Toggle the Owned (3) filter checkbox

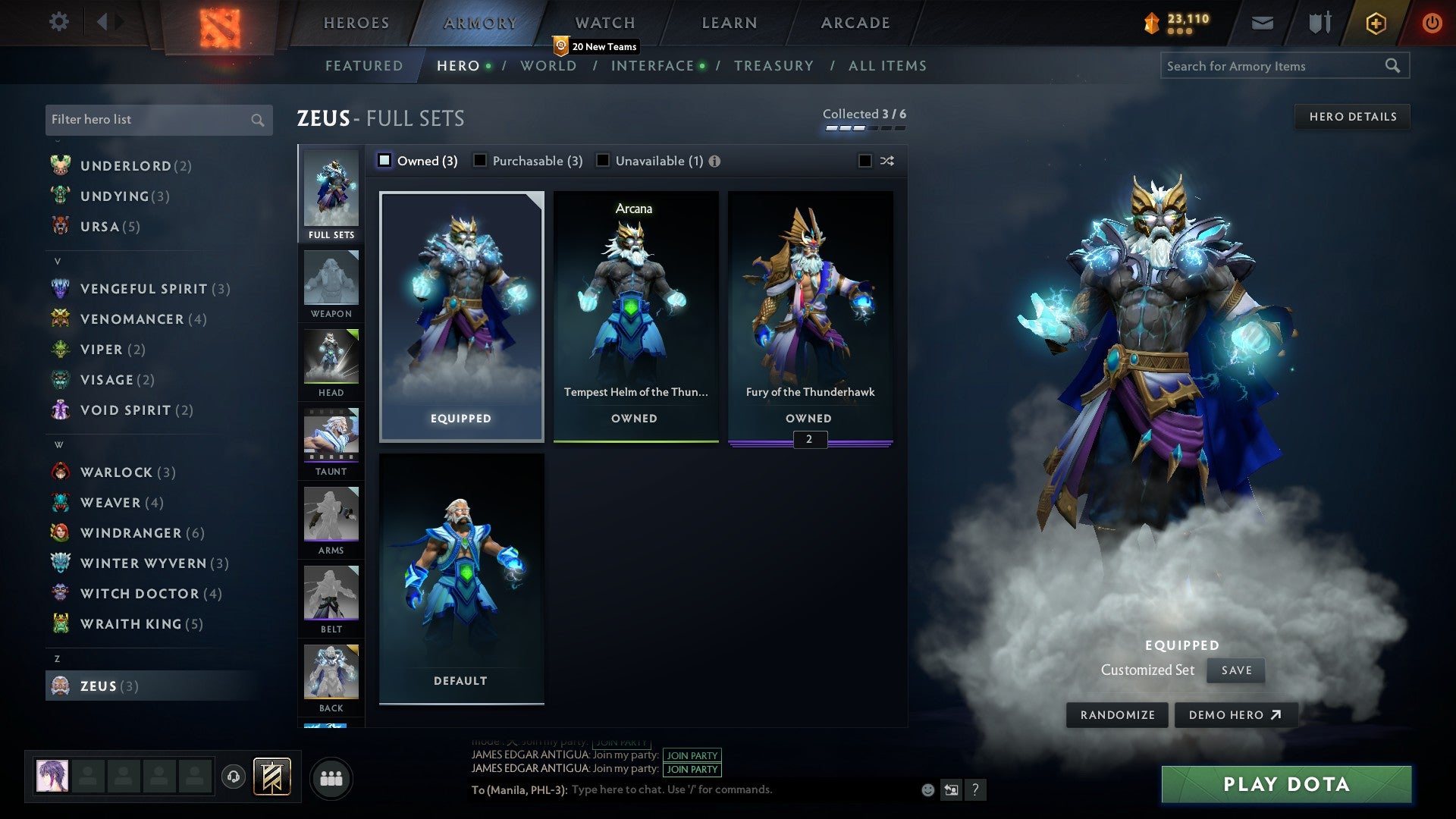click(385, 161)
